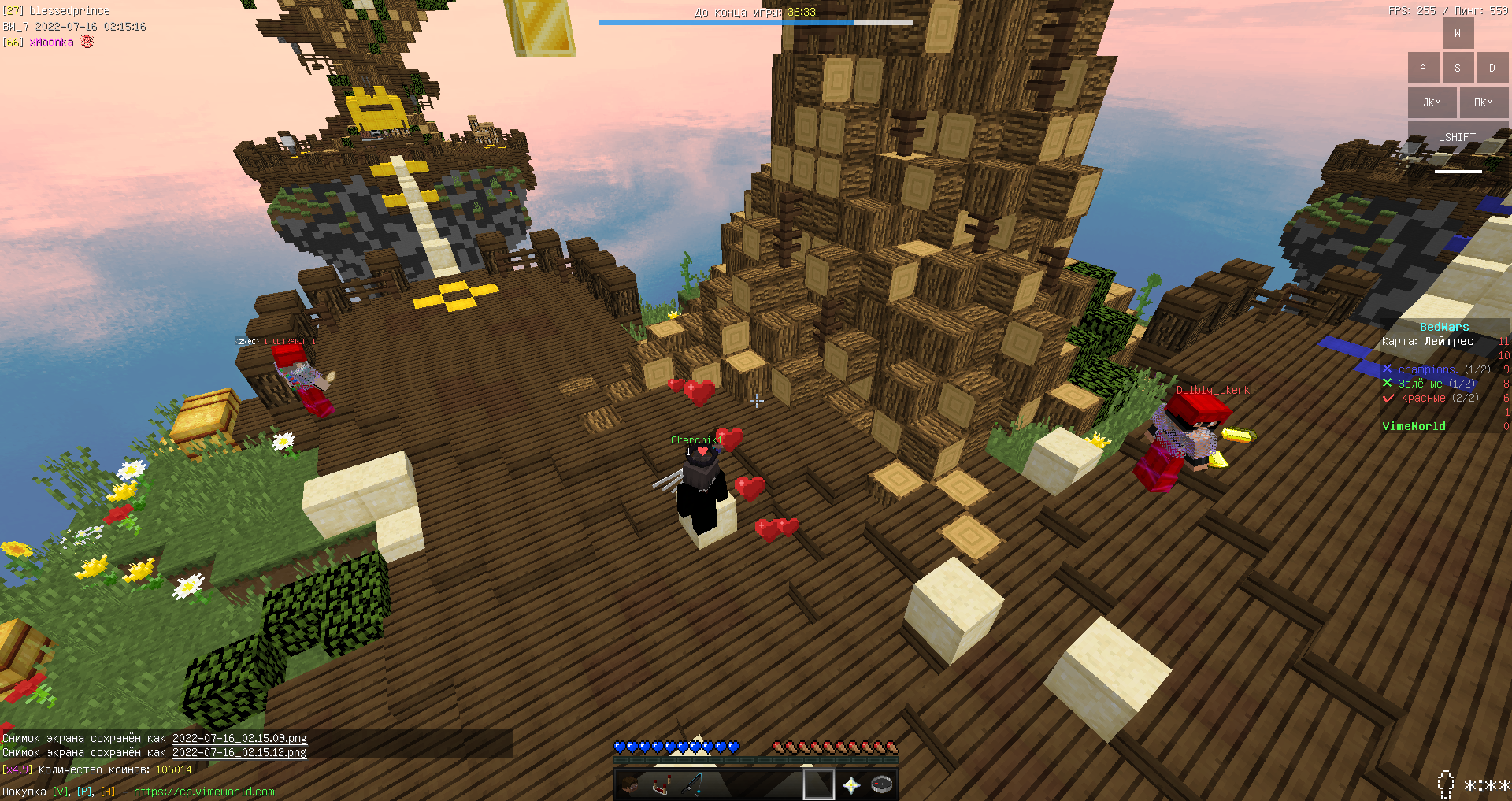Open screenshot link 2022-07-16_02.15.12.png
The width and height of the screenshot is (1512, 801).
(239, 752)
